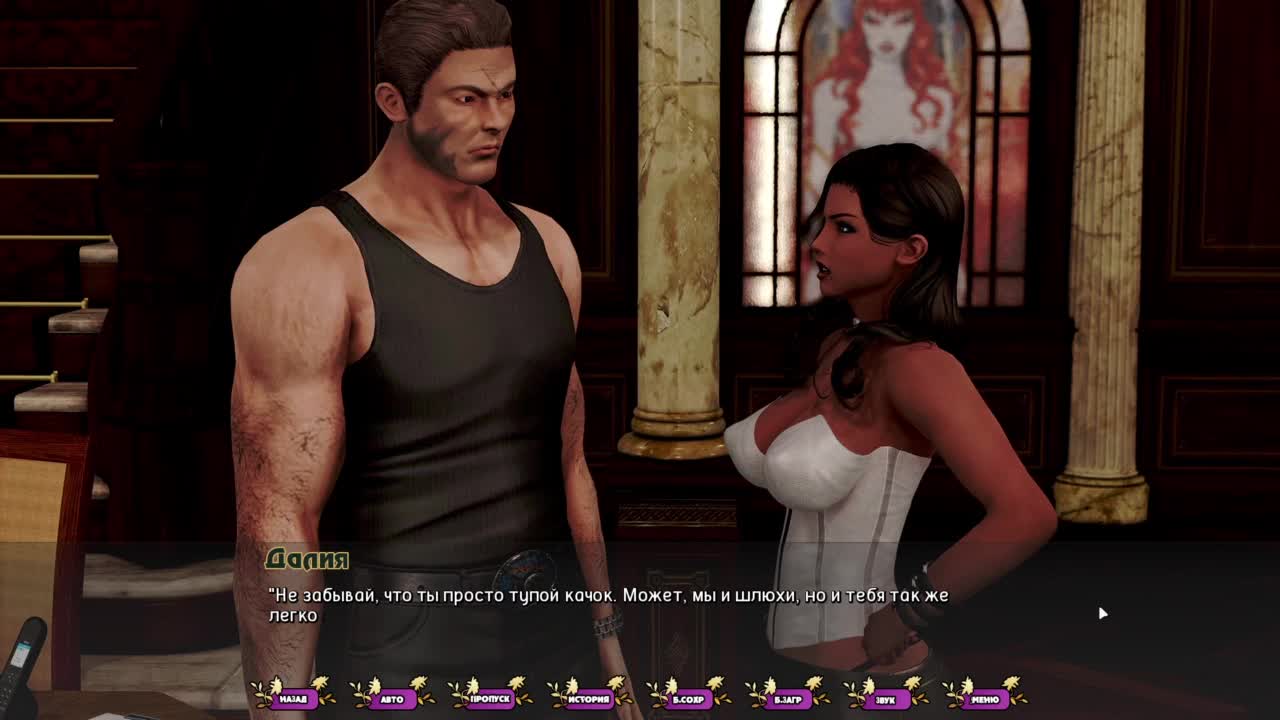Screen dimensions: 1280x720
Task: Quick load with Б.ЗАГР
Action: point(788,698)
